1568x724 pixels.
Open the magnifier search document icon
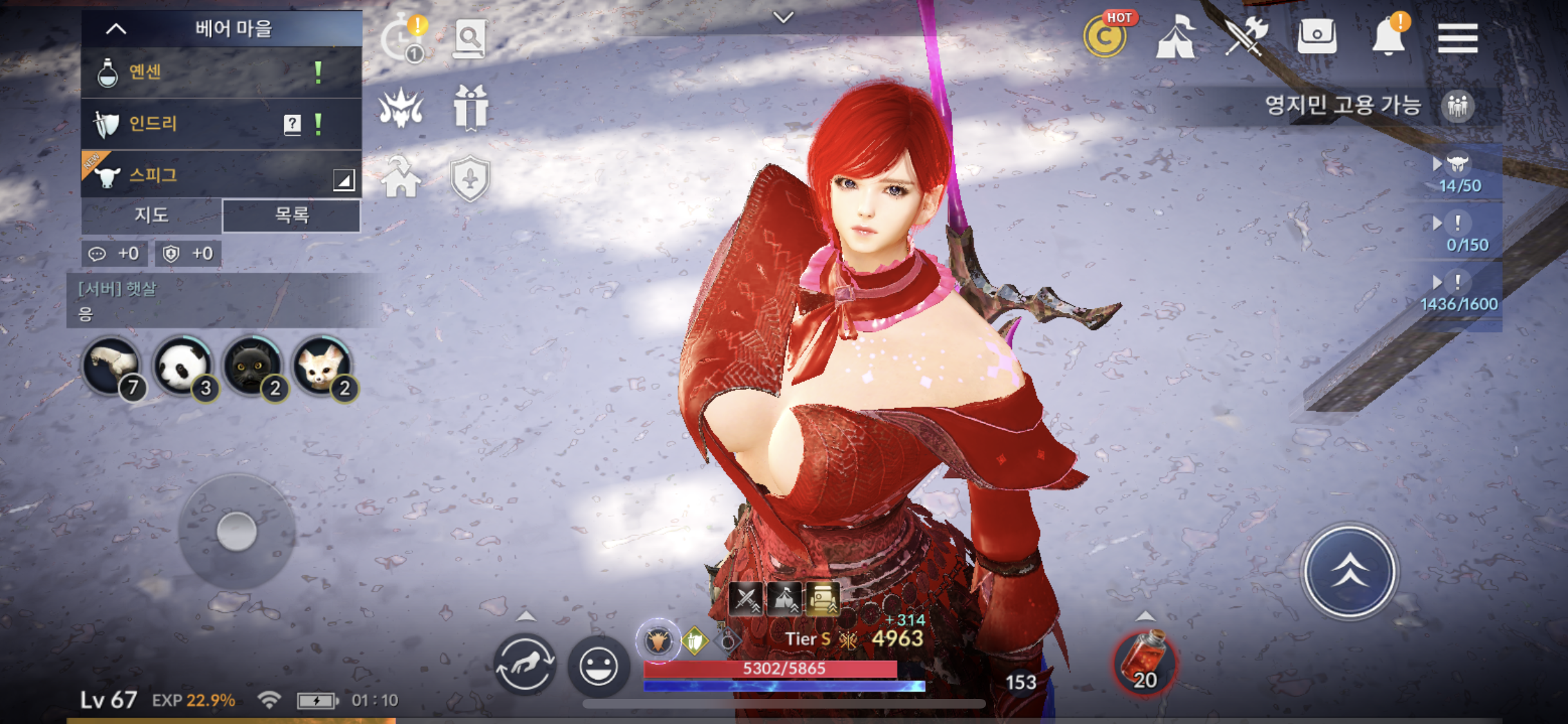click(x=469, y=39)
